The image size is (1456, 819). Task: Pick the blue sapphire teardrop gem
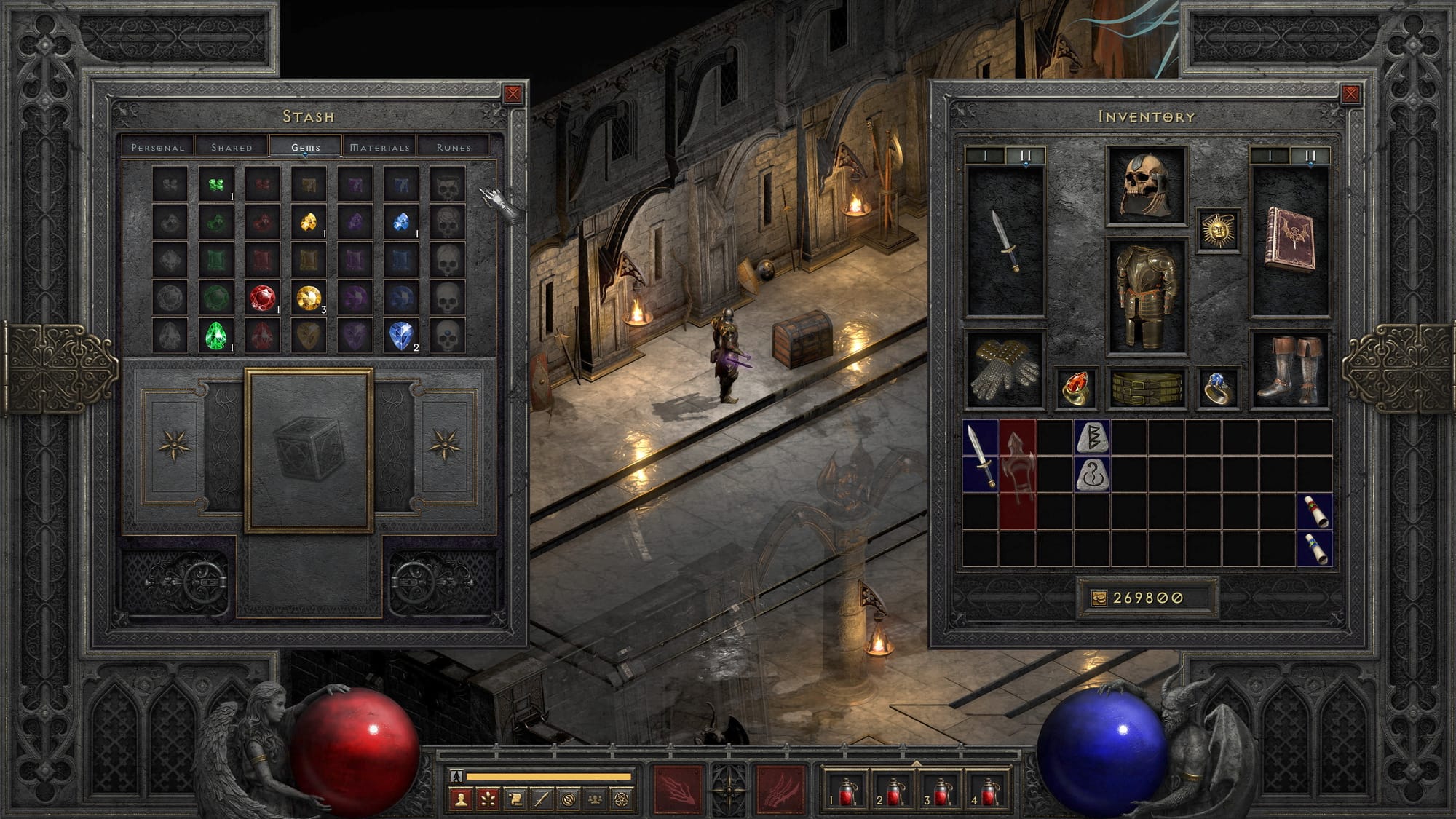click(x=400, y=336)
